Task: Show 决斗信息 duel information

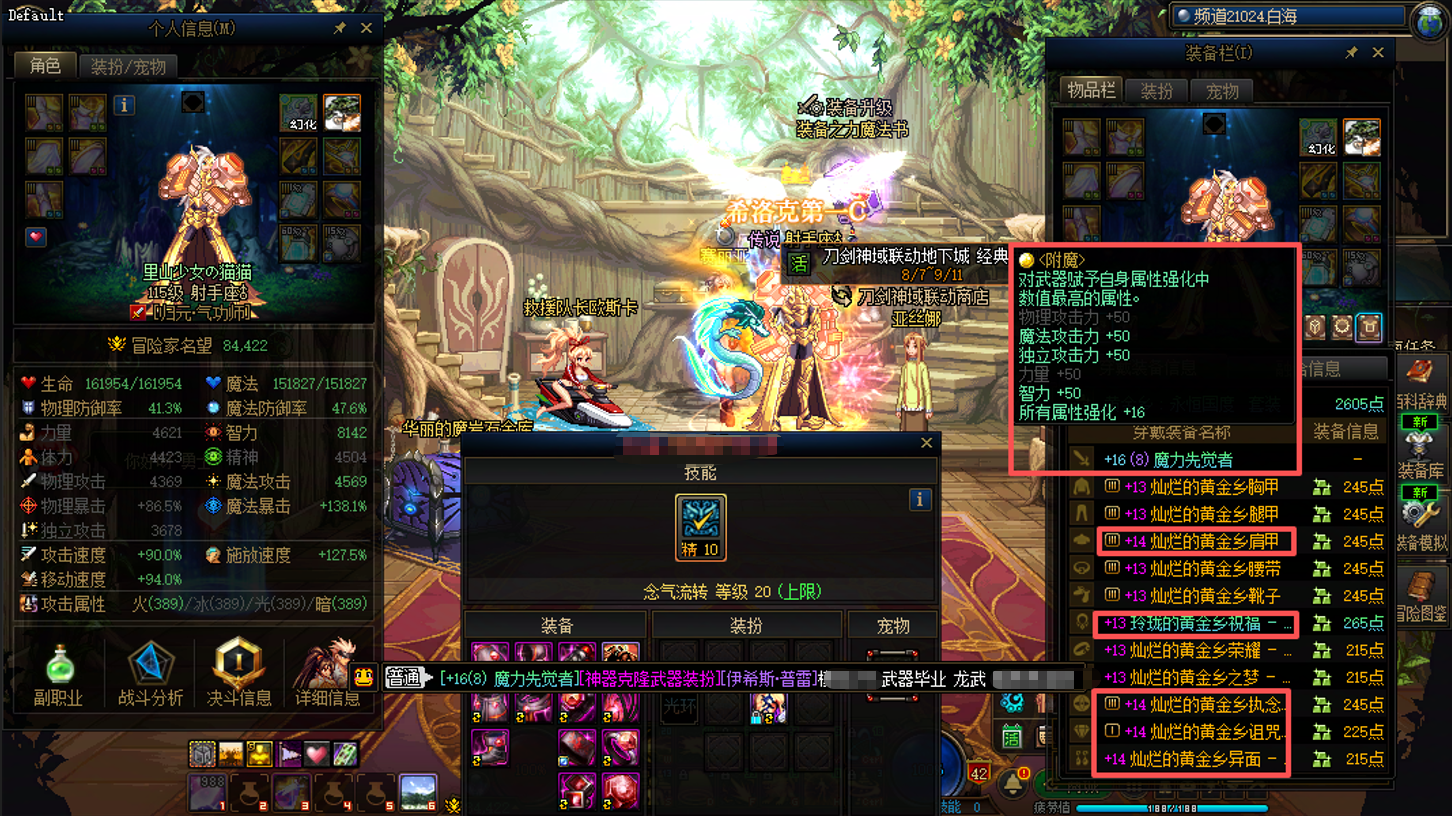Action: coord(240,674)
